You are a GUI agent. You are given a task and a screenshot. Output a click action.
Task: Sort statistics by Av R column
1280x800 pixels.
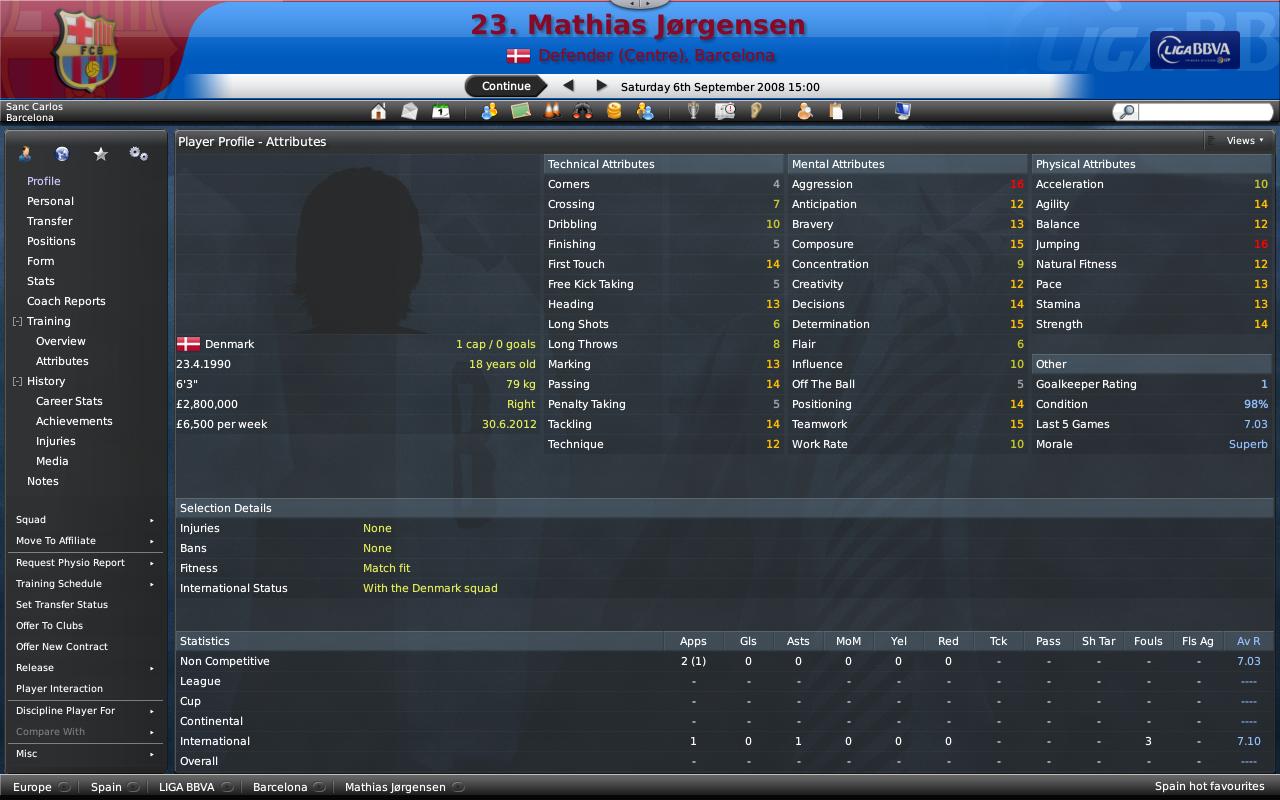(x=1248, y=641)
